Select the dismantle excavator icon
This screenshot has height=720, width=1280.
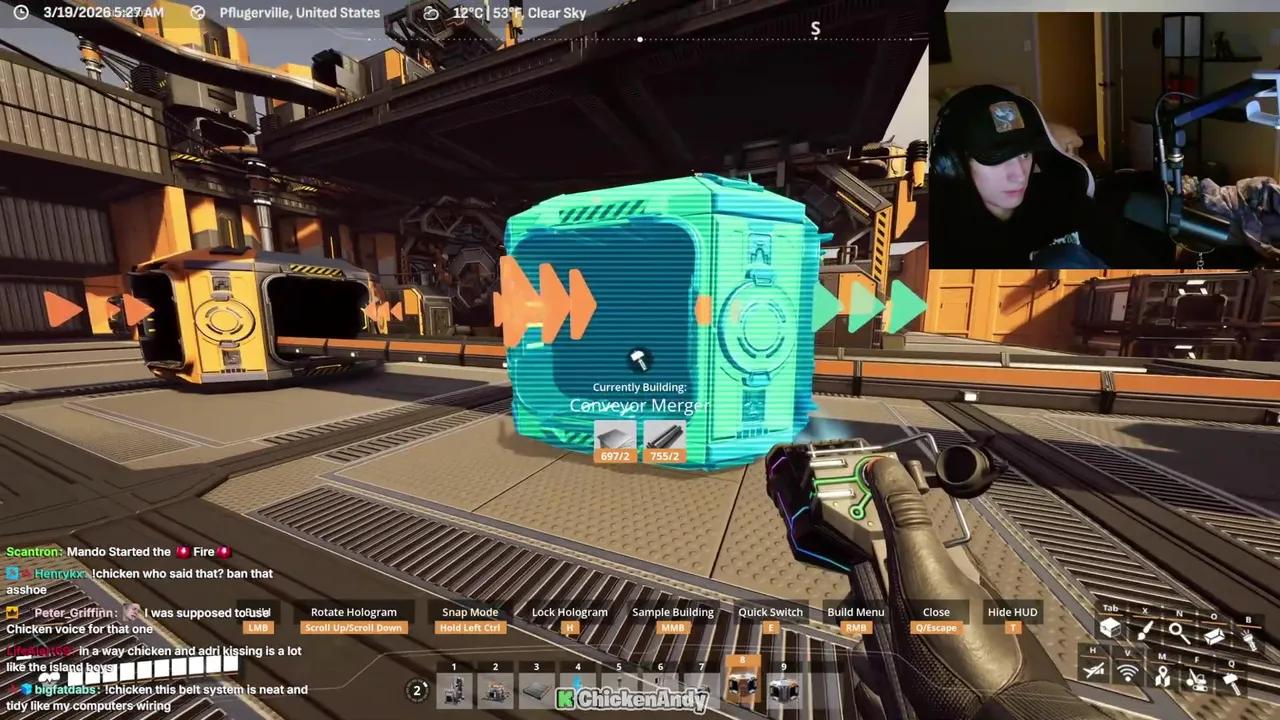pyautogui.click(x=1197, y=681)
